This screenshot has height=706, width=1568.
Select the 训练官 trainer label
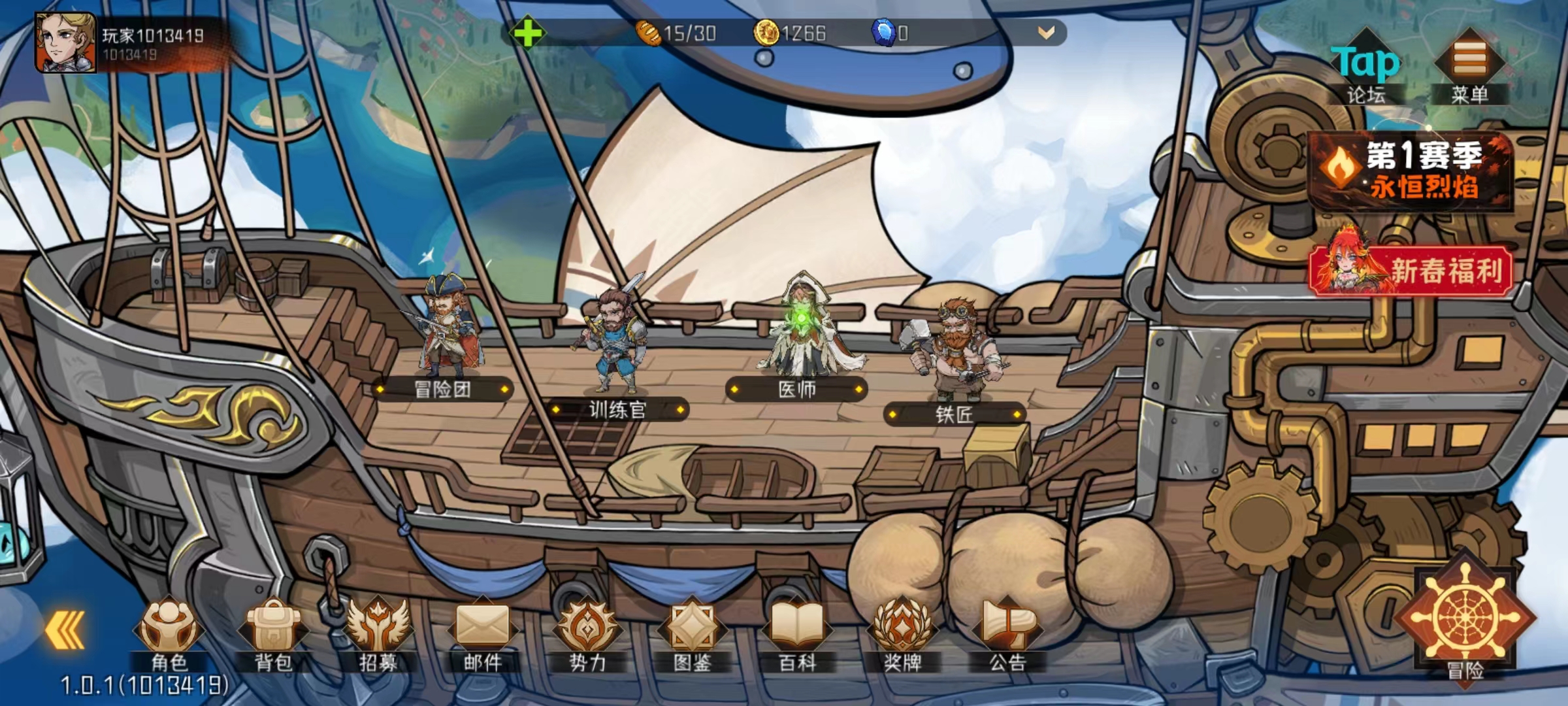[x=617, y=410]
